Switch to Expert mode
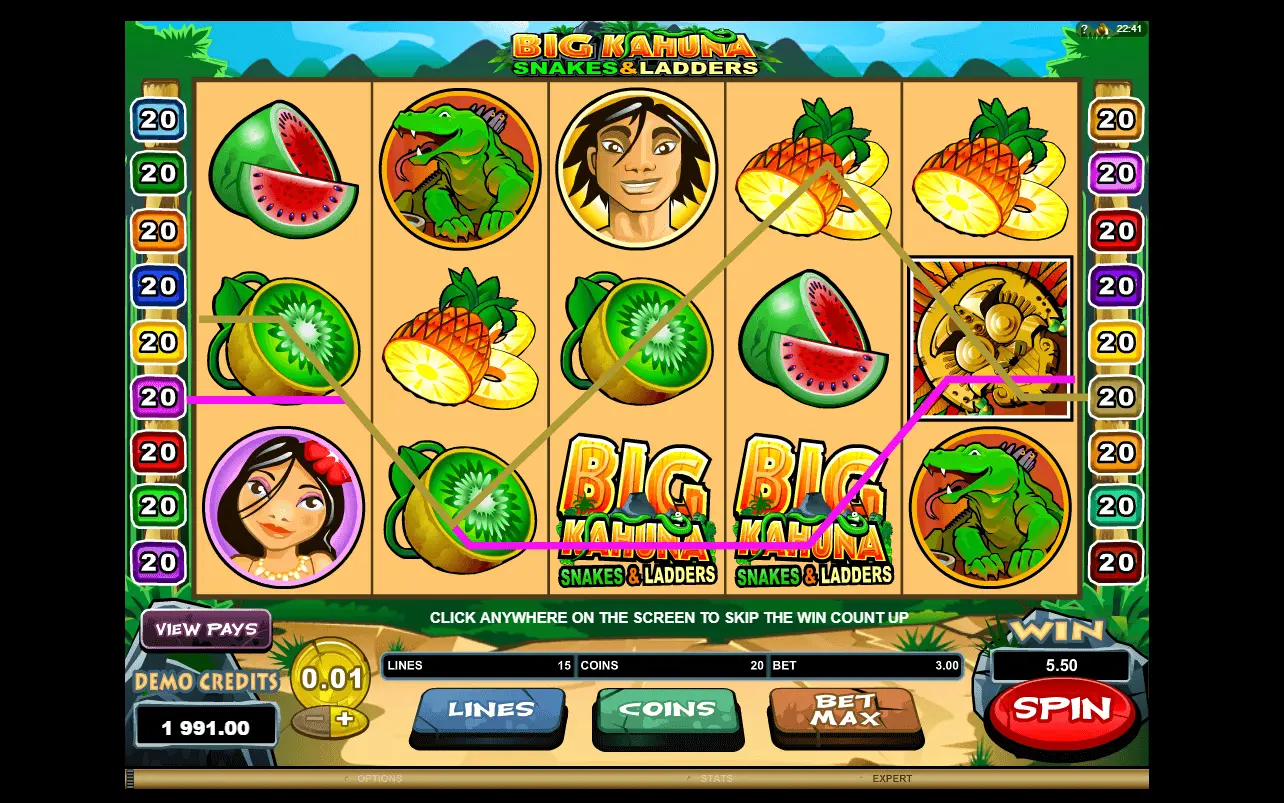 pos(892,778)
